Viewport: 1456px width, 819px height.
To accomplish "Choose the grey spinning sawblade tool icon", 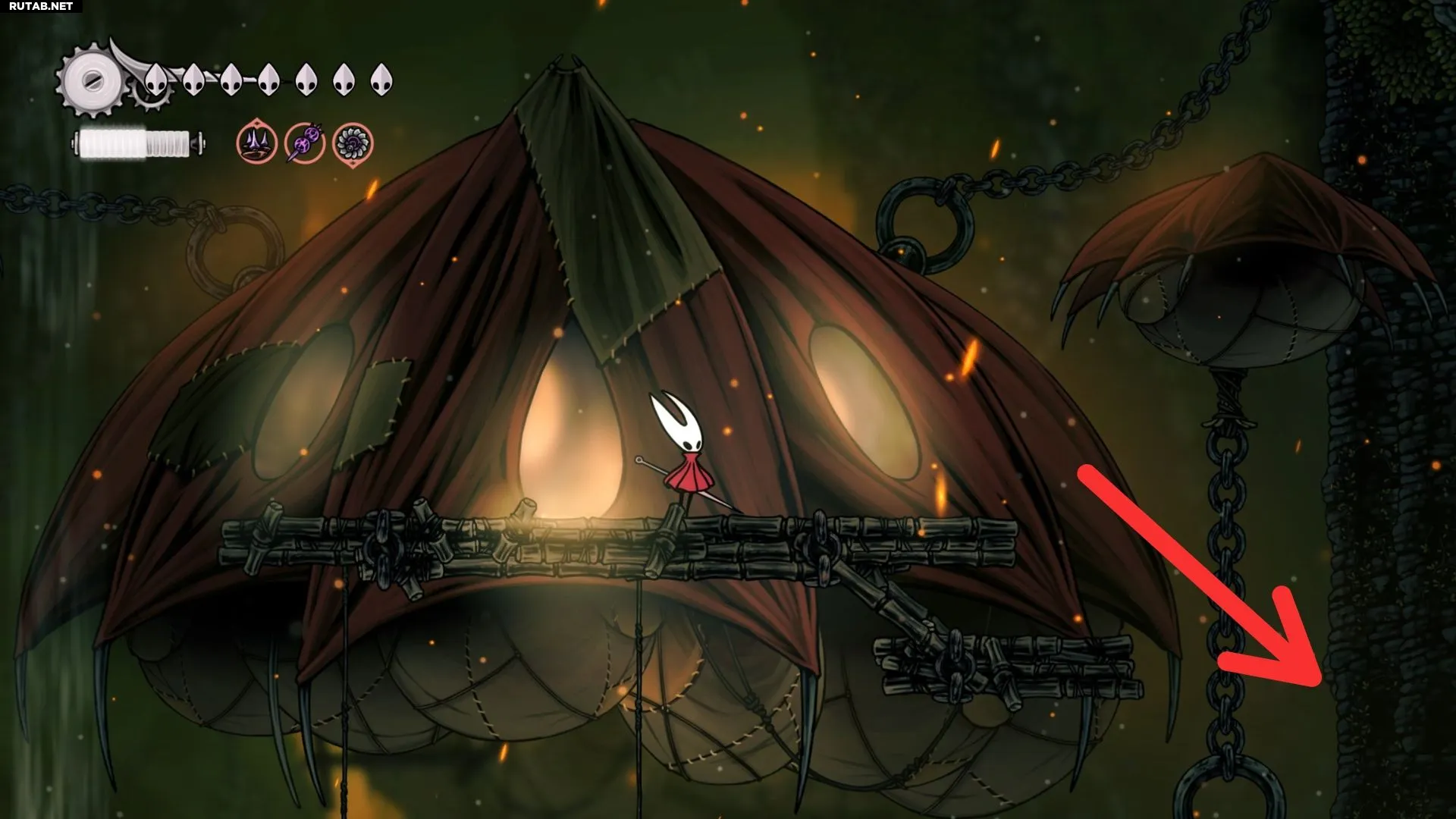I will click(x=353, y=143).
